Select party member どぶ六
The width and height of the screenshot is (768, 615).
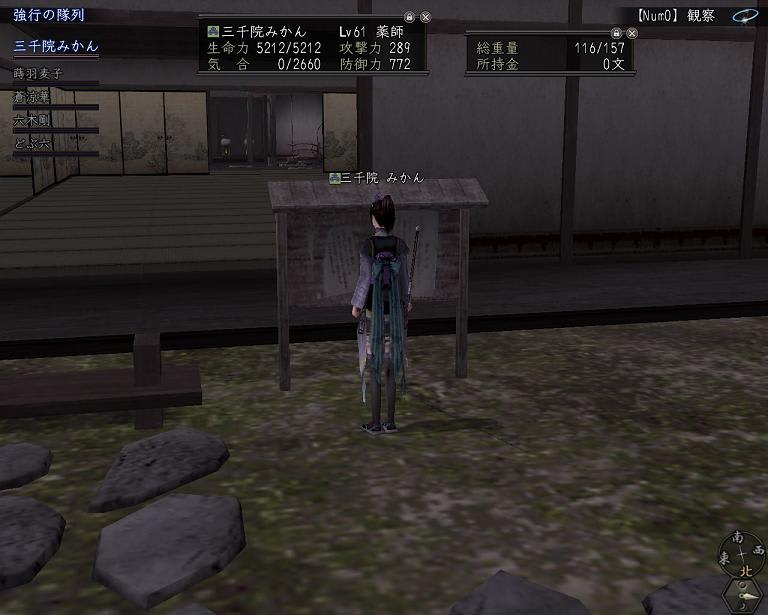pos(33,144)
